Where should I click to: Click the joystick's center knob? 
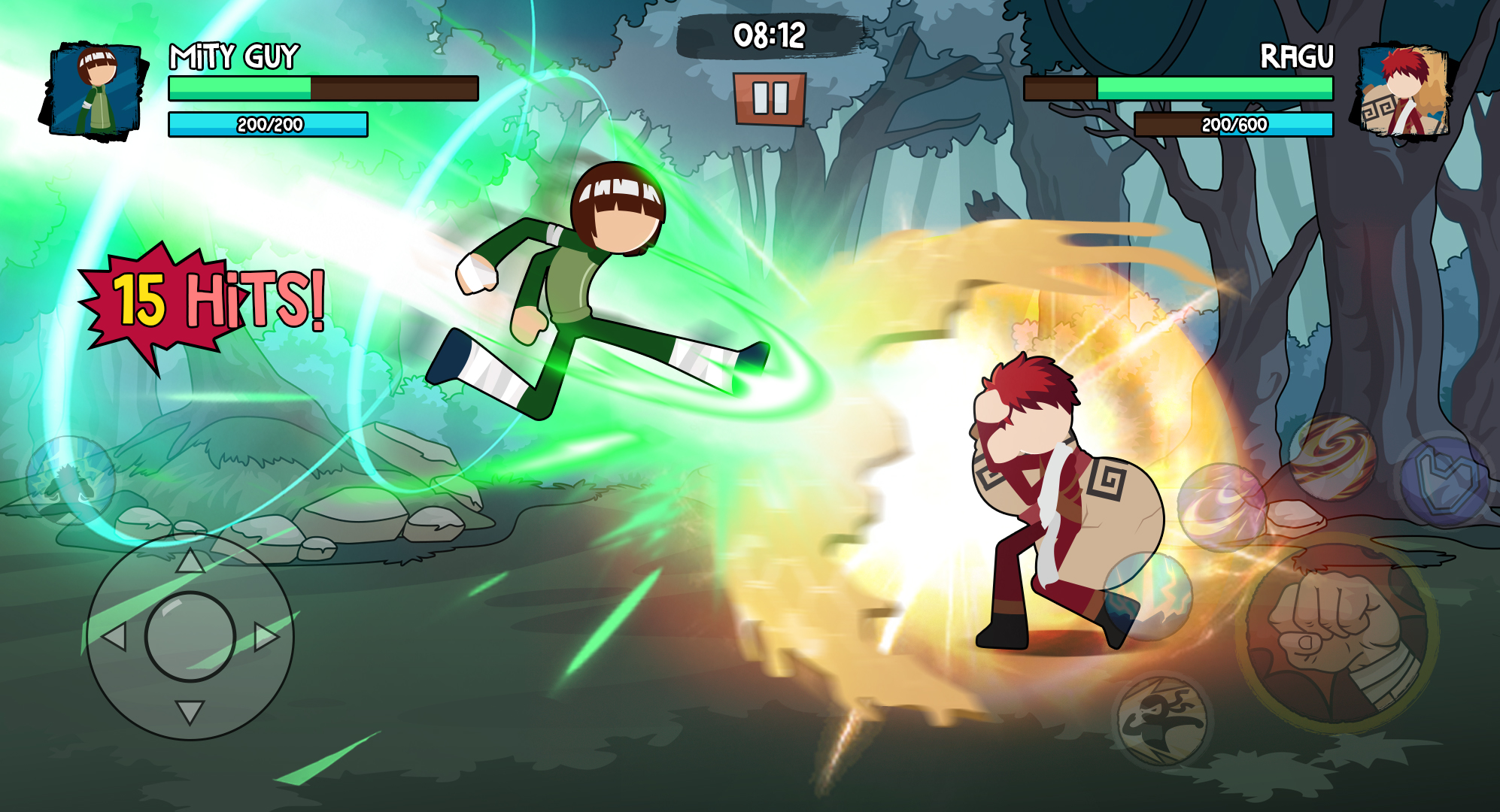tap(190, 637)
